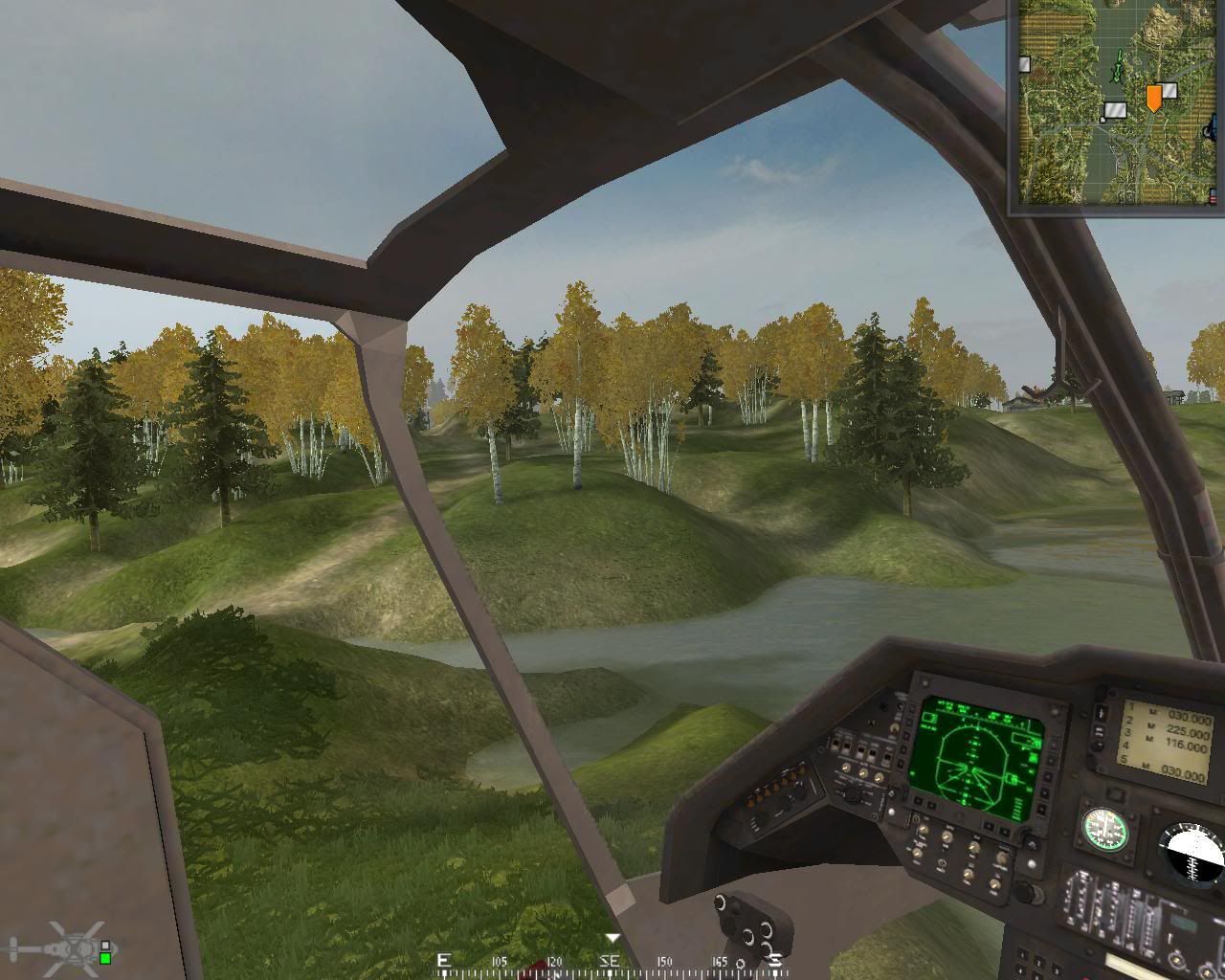Select the neutral flag at minimap's left edge
This screenshot has height=980, width=1225.
(x=1024, y=64)
